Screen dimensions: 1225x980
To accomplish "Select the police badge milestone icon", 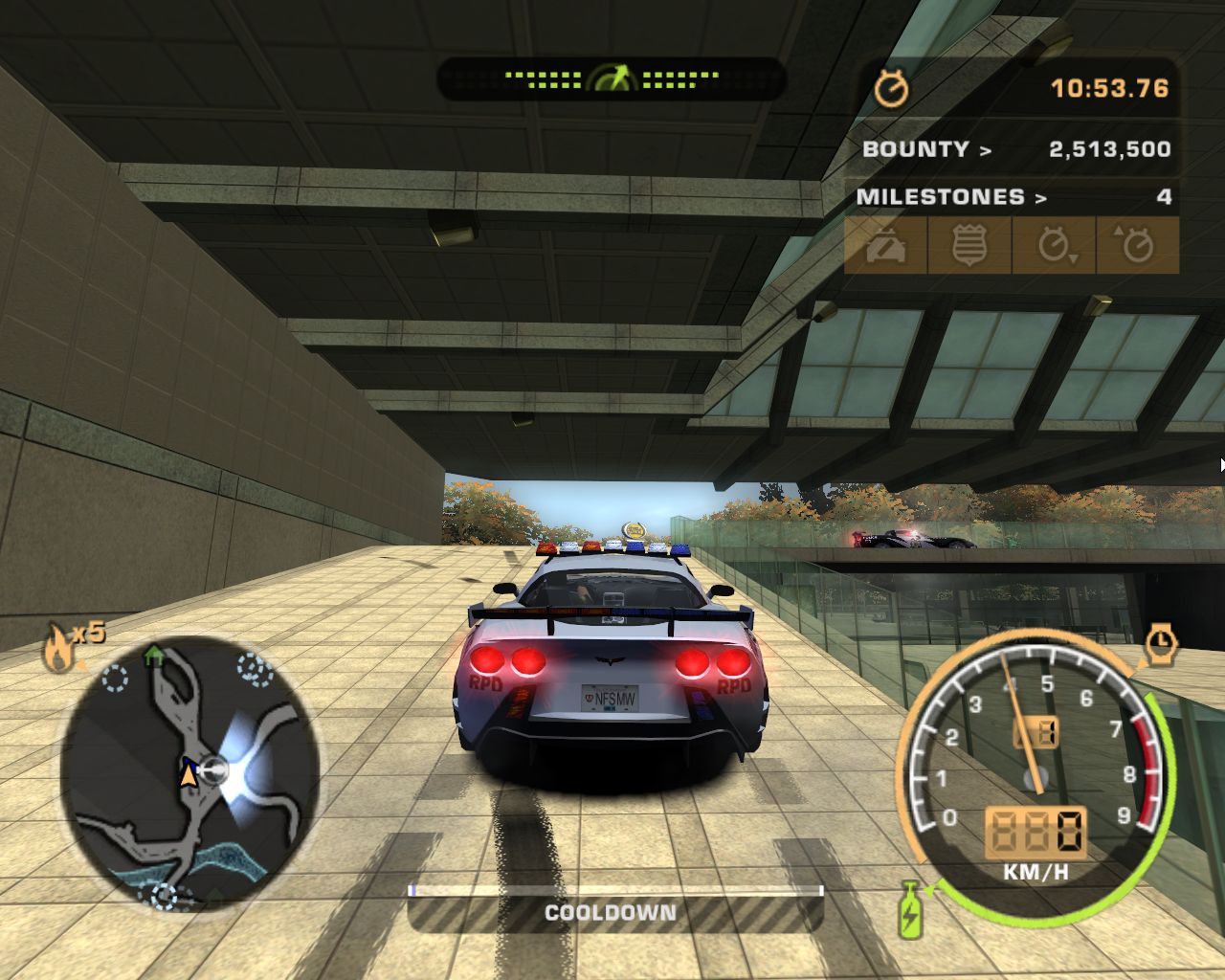I will pos(969,246).
